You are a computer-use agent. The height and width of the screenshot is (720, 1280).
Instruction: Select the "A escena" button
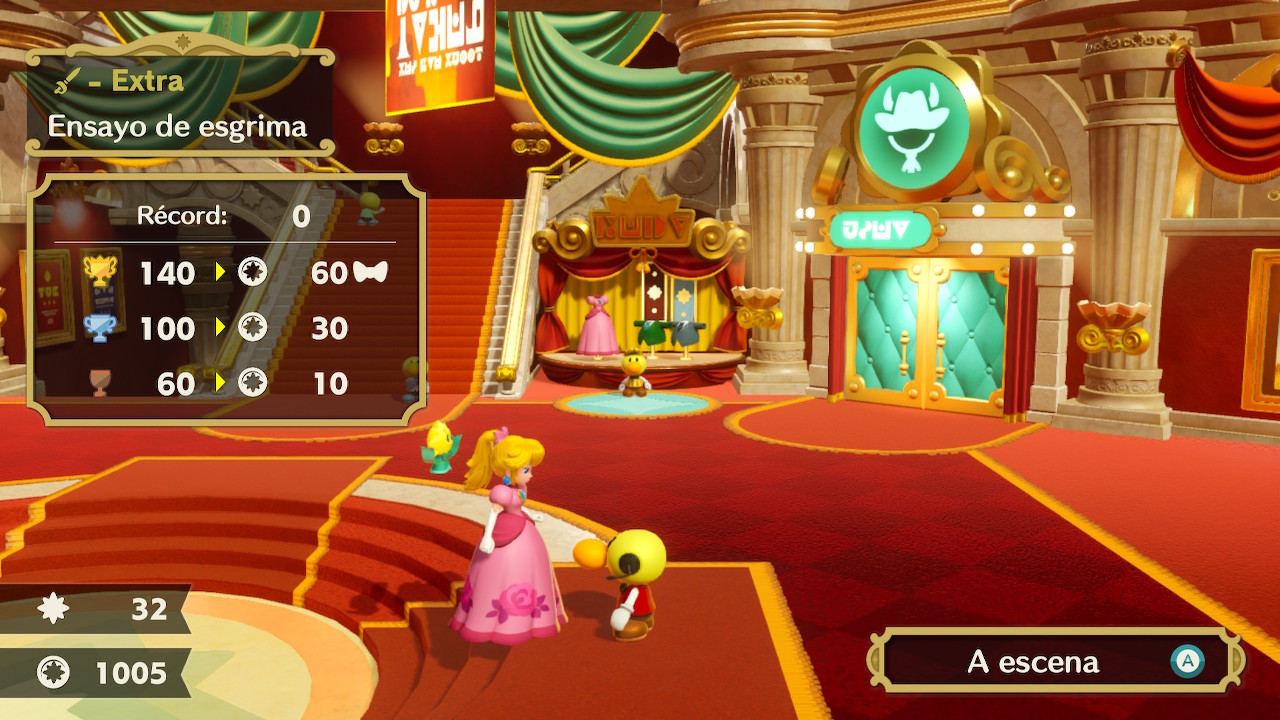point(1055,661)
